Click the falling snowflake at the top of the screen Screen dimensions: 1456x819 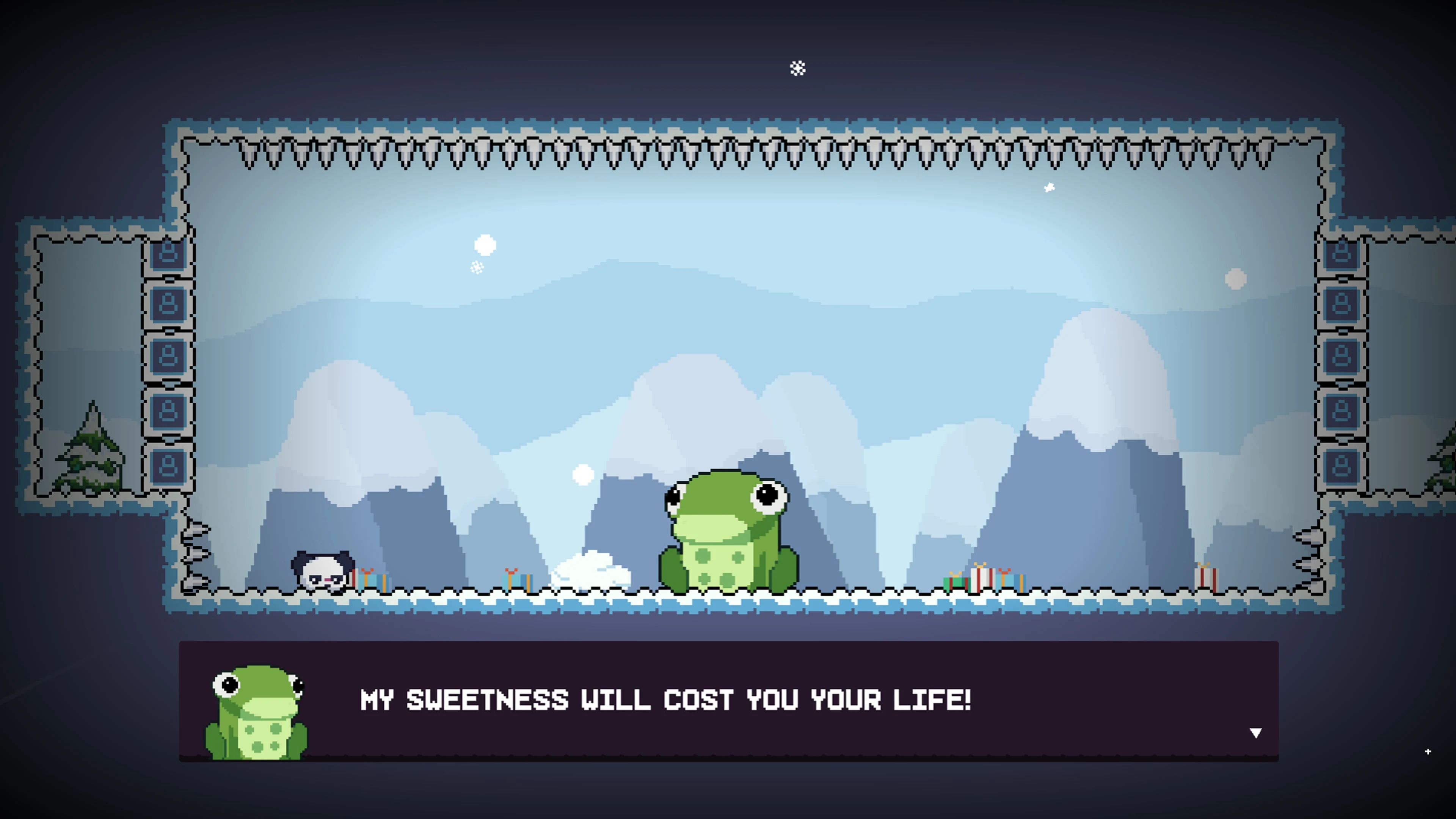(797, 68)
